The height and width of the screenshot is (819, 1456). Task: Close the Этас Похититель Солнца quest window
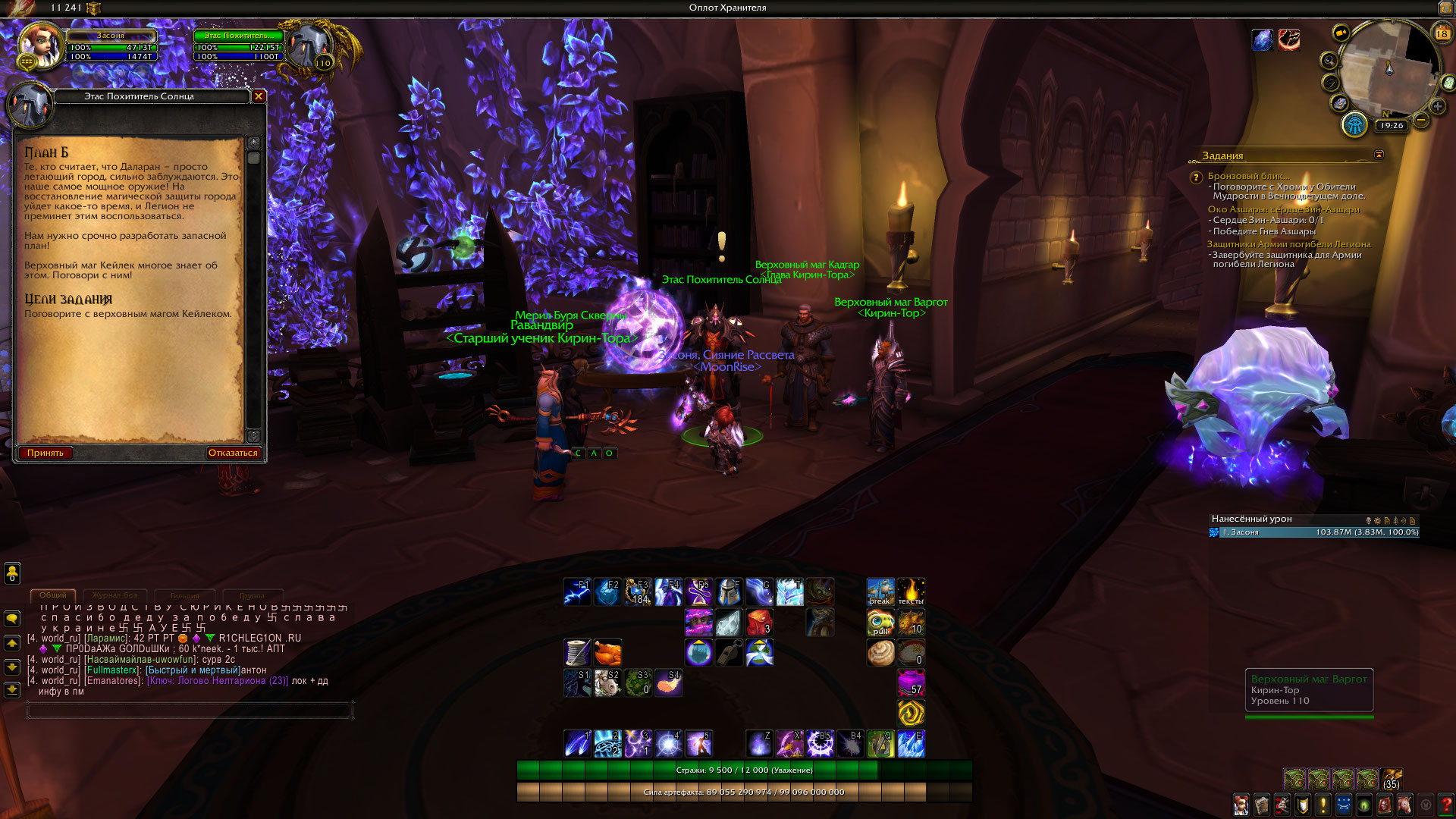click(x=259, y=96)
